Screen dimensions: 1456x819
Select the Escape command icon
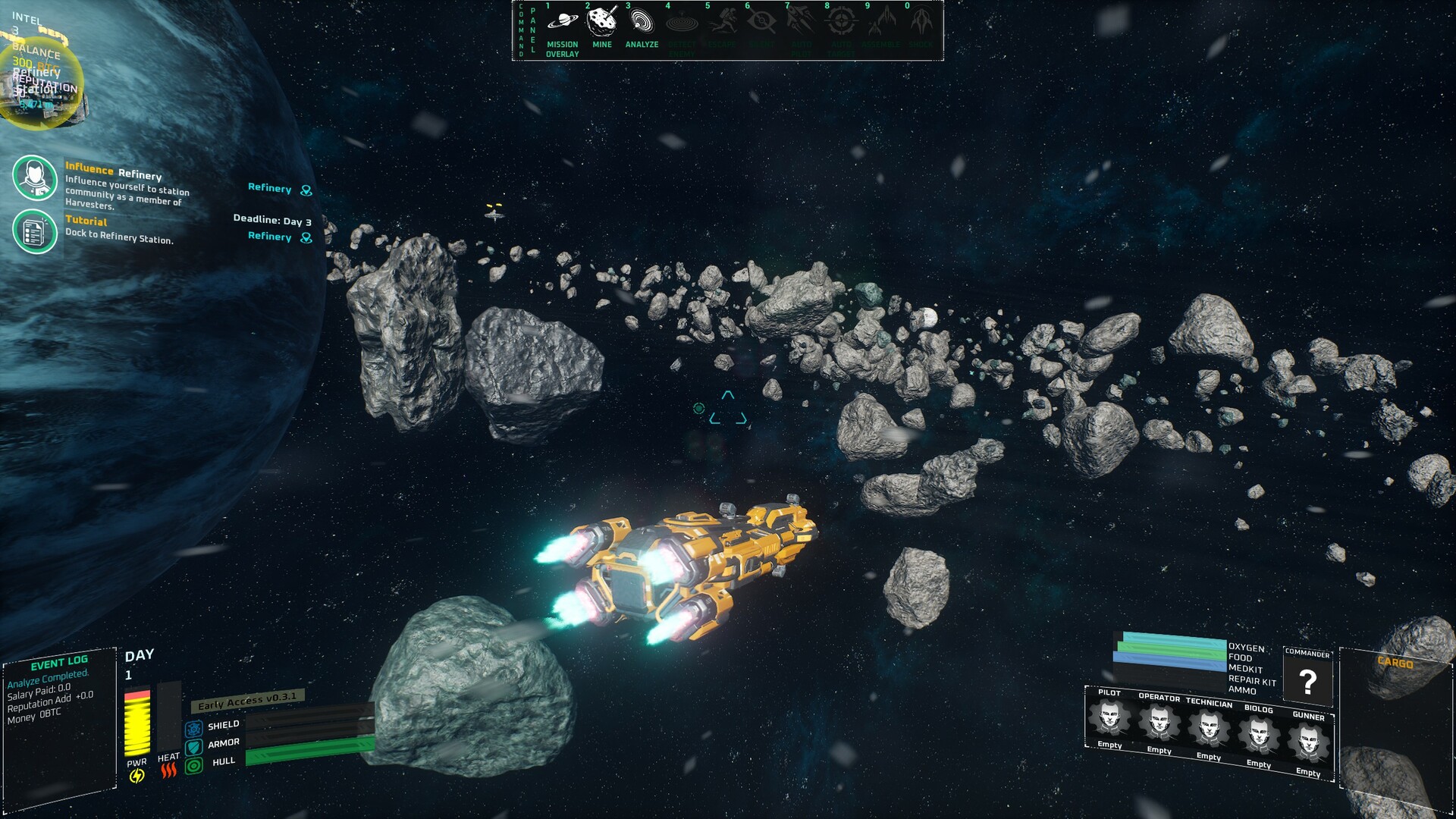click(x=723, y=21)
